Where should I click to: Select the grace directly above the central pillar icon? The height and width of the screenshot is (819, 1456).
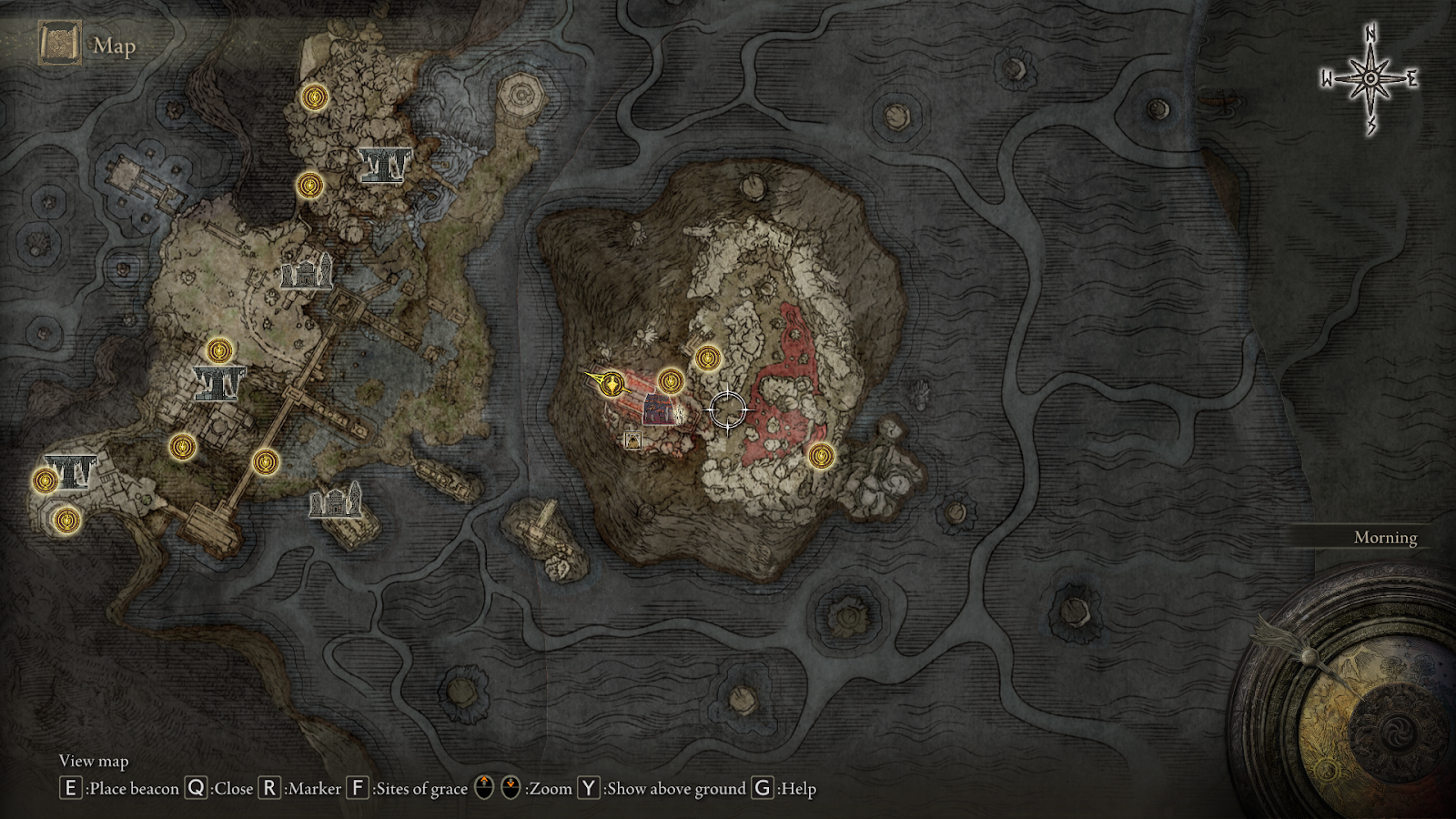click(218, 350)
